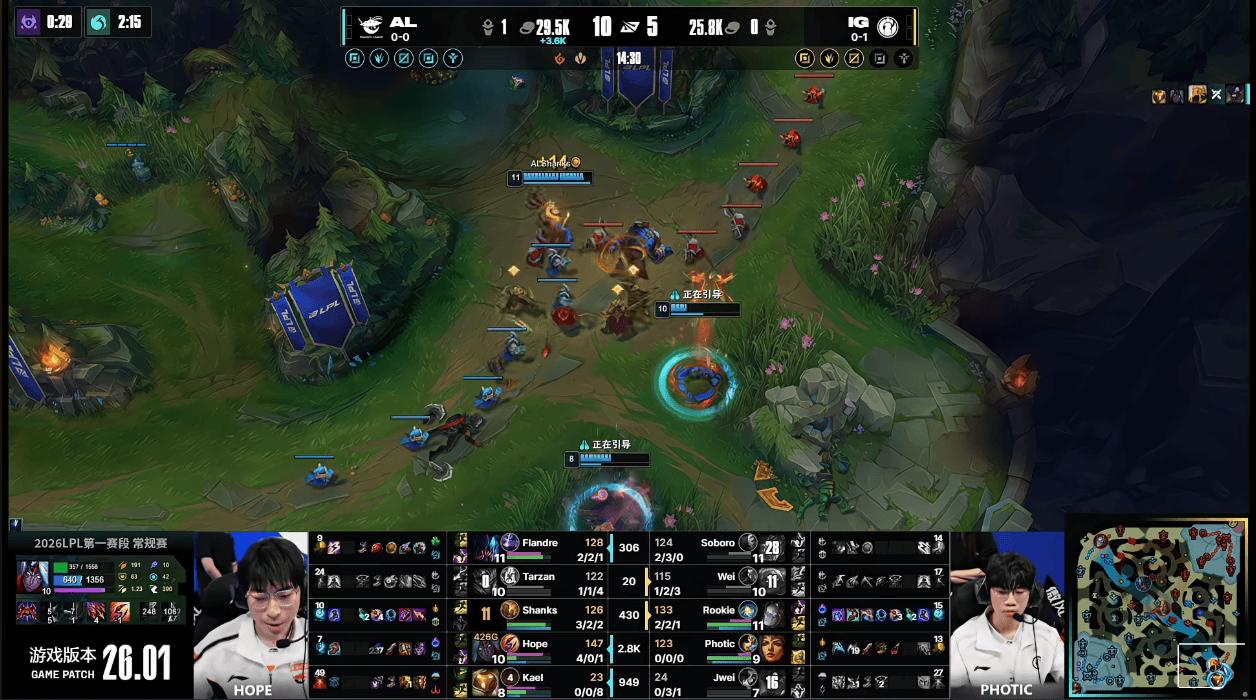Pick Kael's scoreboard row
The width and height of the screenshot is (1256, 700).
tap(540, 682)
